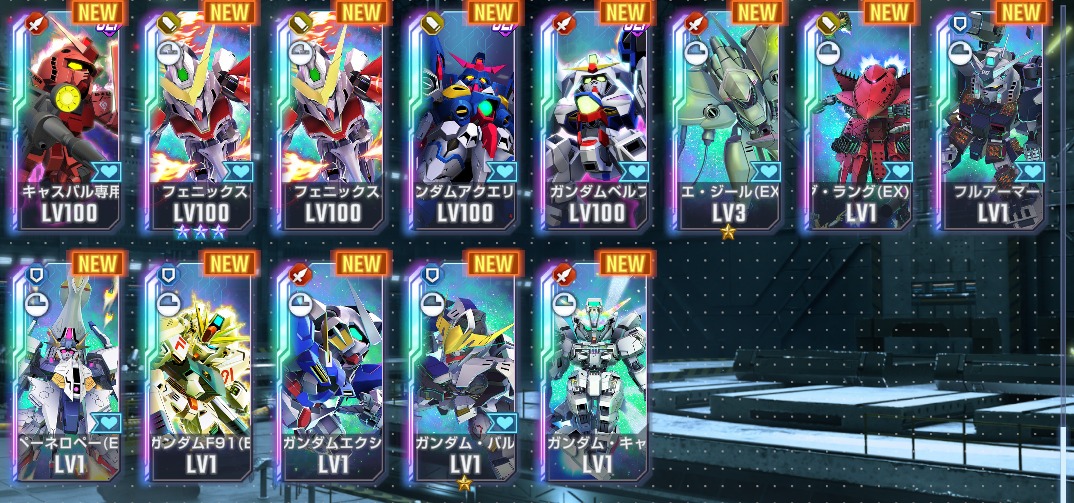Open the LV3 ノイエ・ジール(EX) card

726,120
